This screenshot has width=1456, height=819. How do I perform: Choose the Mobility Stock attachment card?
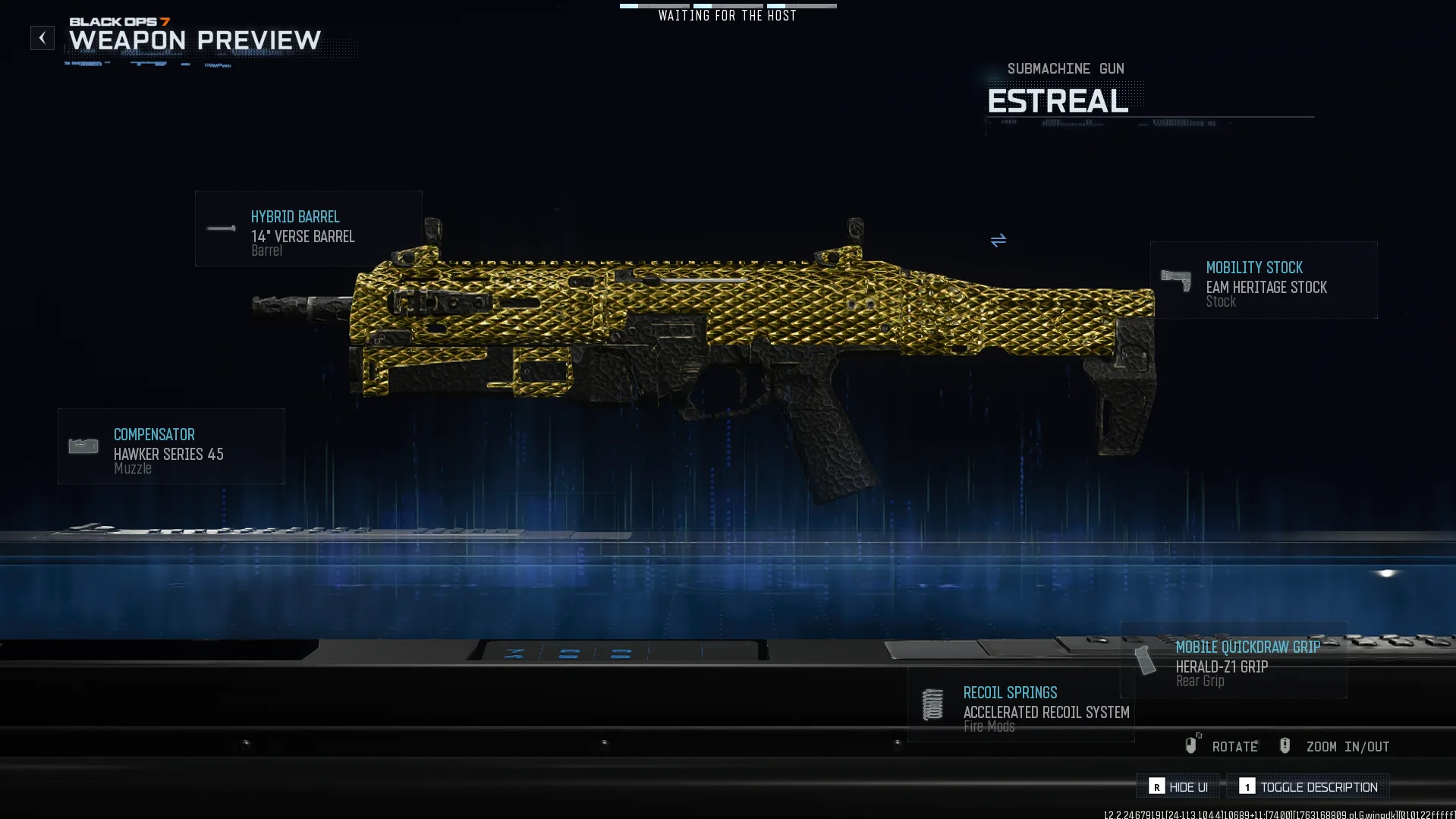[x=1263, y=280]
